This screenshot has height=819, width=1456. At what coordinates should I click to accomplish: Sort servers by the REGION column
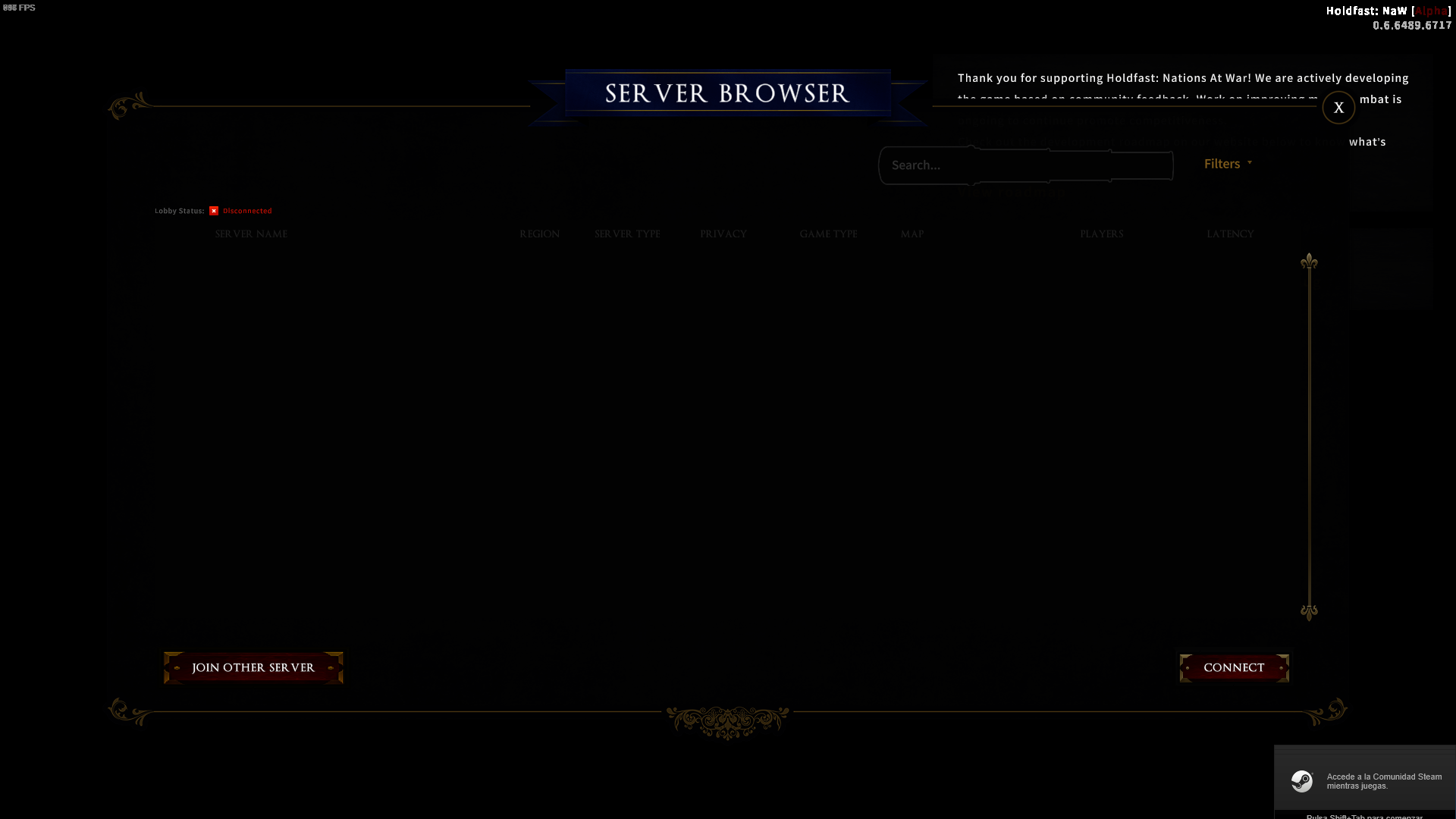(x=539, y=234)
